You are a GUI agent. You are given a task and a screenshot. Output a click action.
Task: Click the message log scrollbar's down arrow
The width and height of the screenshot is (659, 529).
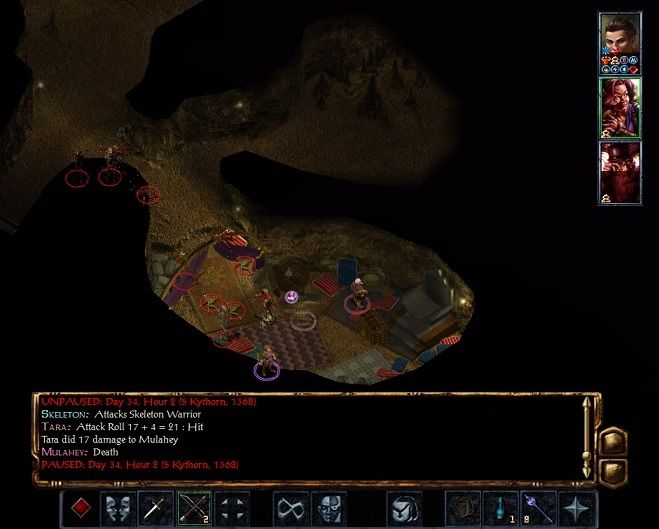(x=588, y=474)
